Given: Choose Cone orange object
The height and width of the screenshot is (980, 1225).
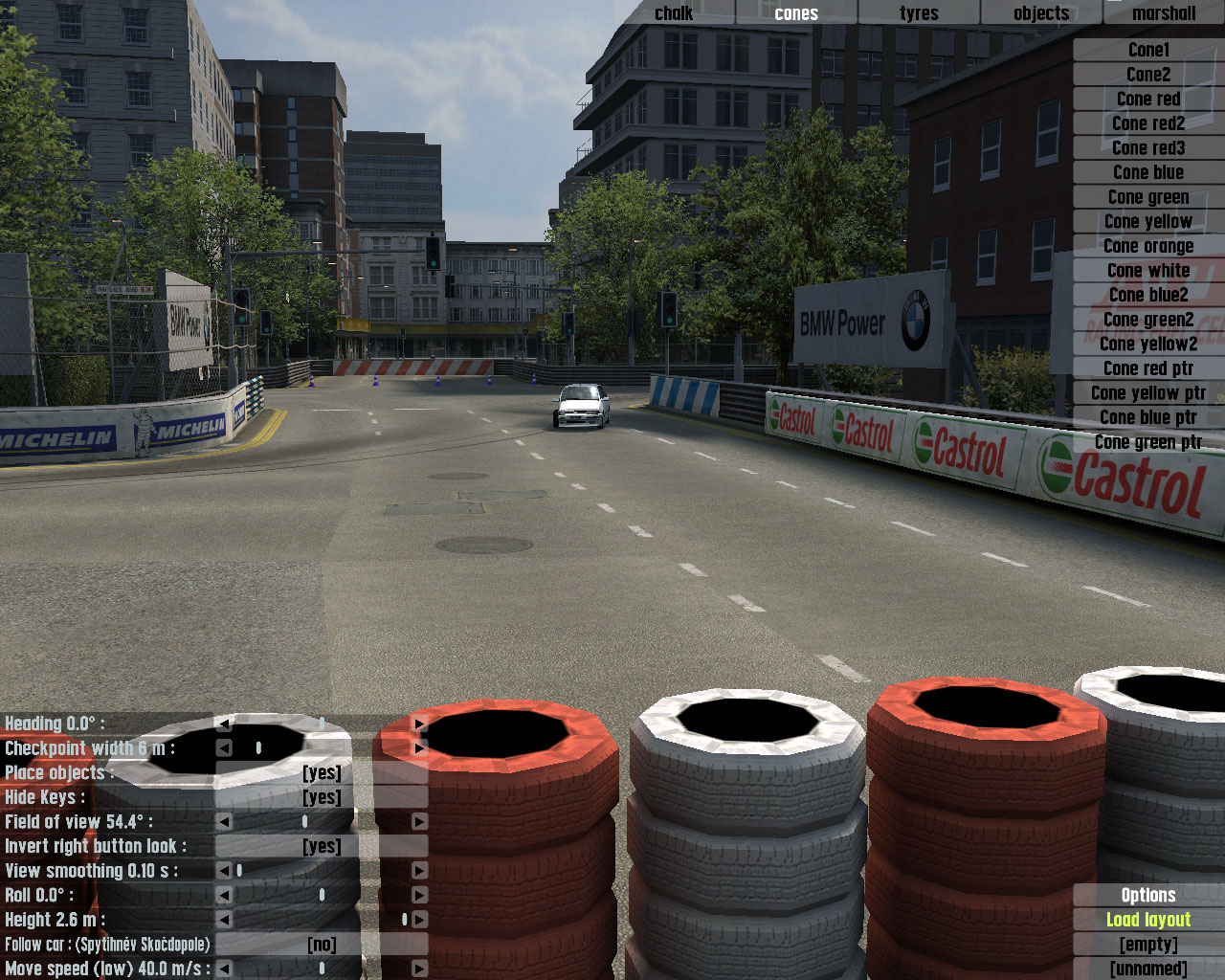Looking at the screenshot, I should (1148, 246).
